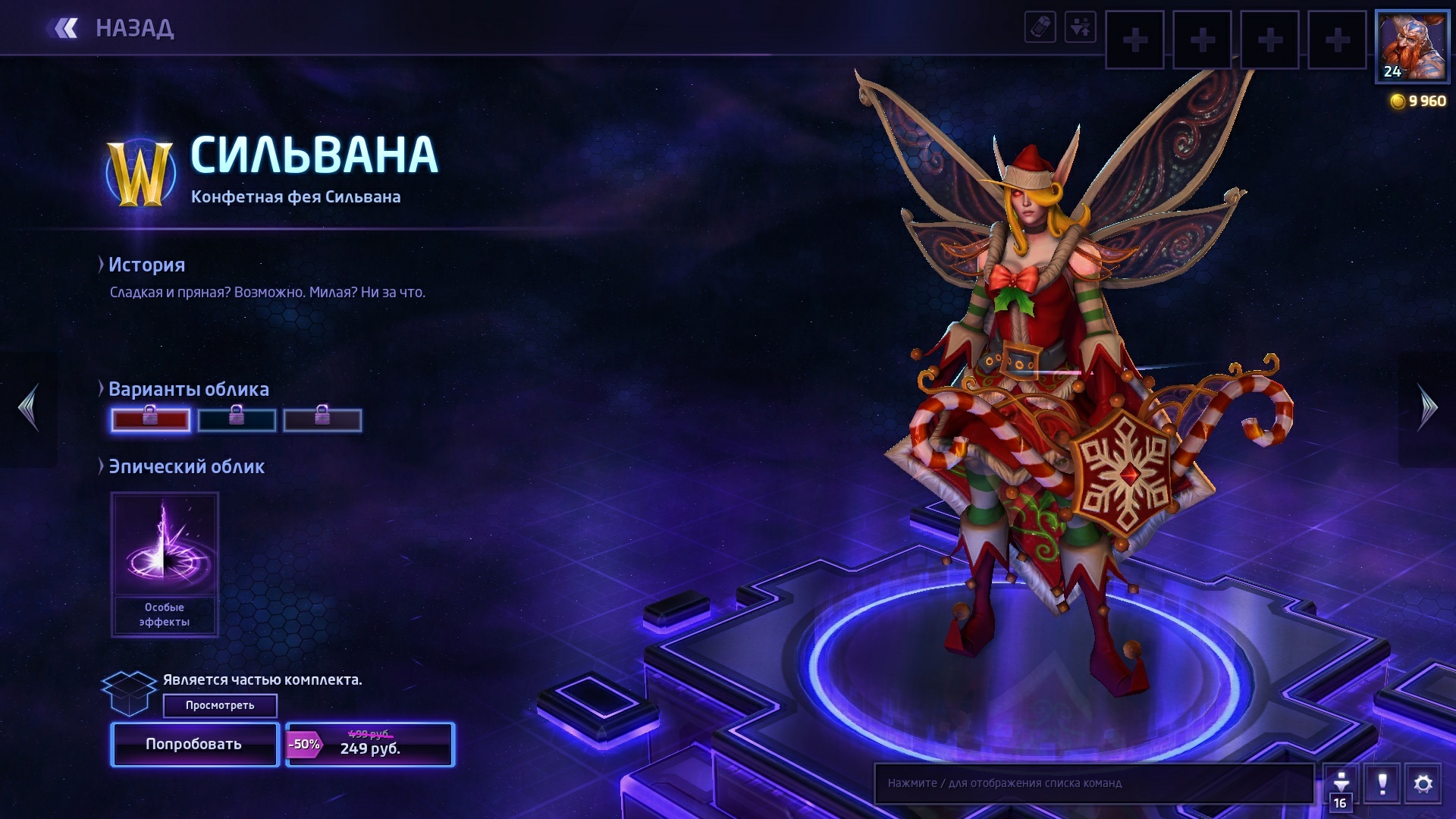Select the red skin variant swatch

(x=151, y=420)
